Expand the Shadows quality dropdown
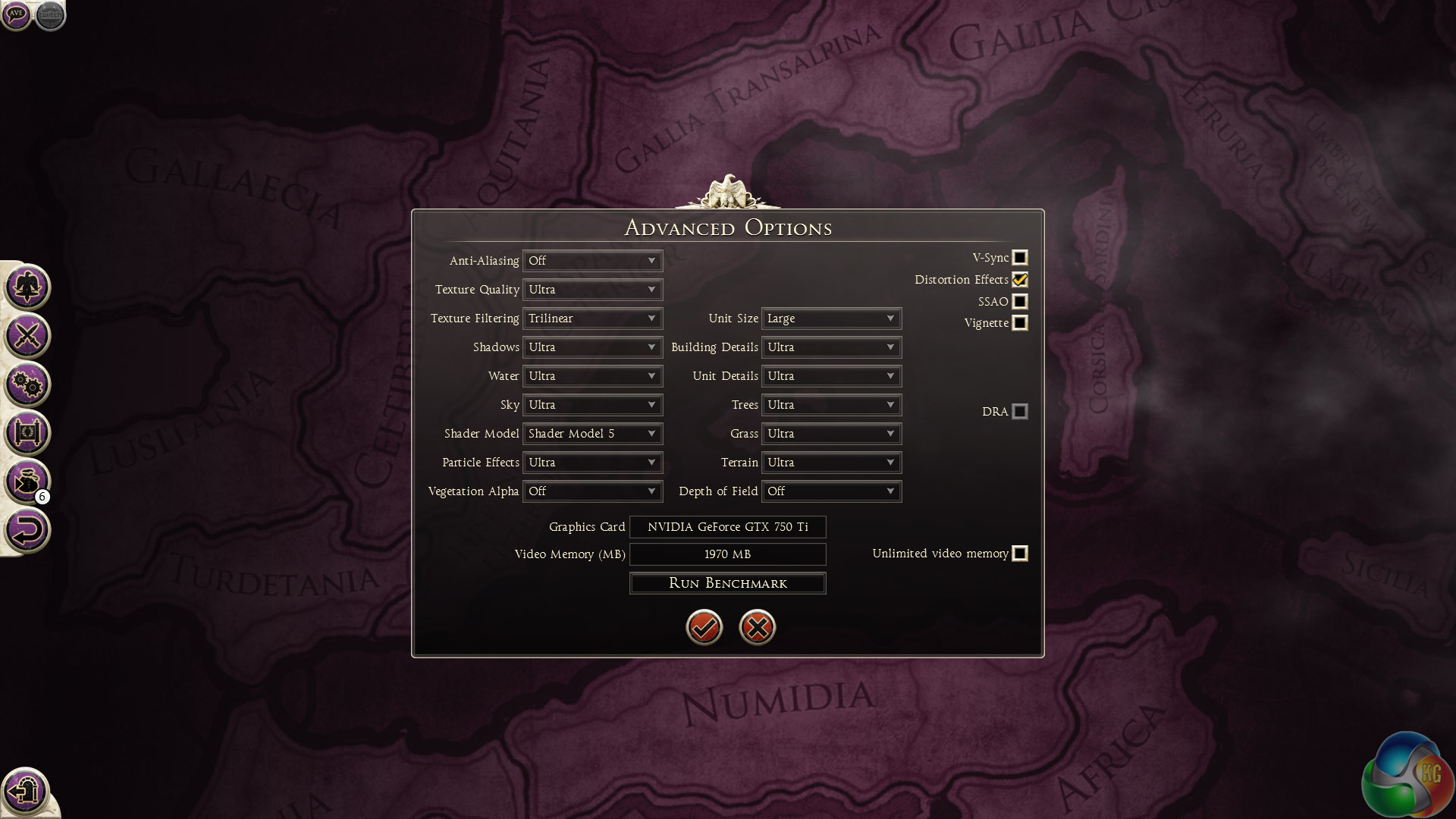This screenshot has height=819, width=1456. pyautogui.click(x=592, y=347)
